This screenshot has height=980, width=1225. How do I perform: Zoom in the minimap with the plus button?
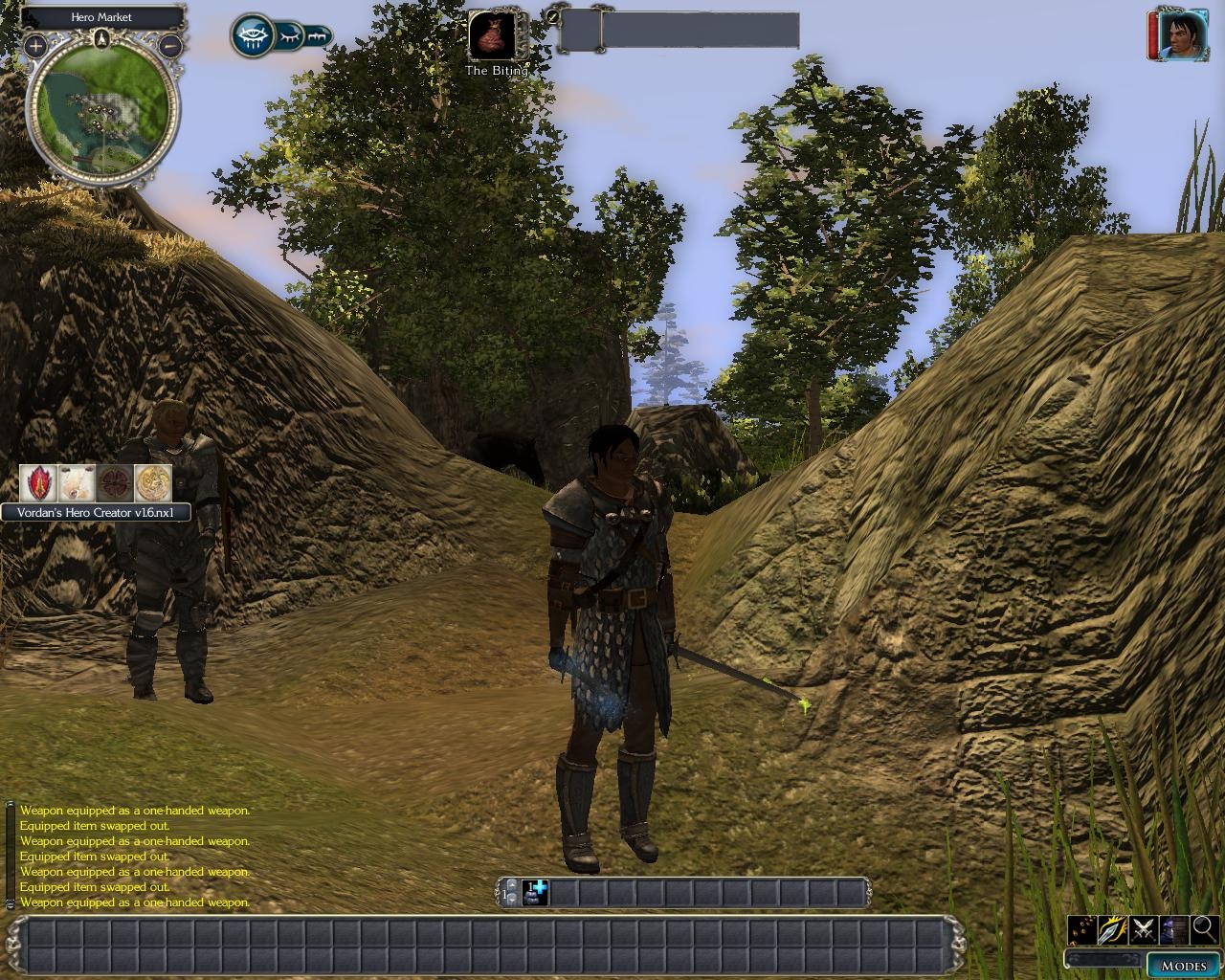[36, 45]
